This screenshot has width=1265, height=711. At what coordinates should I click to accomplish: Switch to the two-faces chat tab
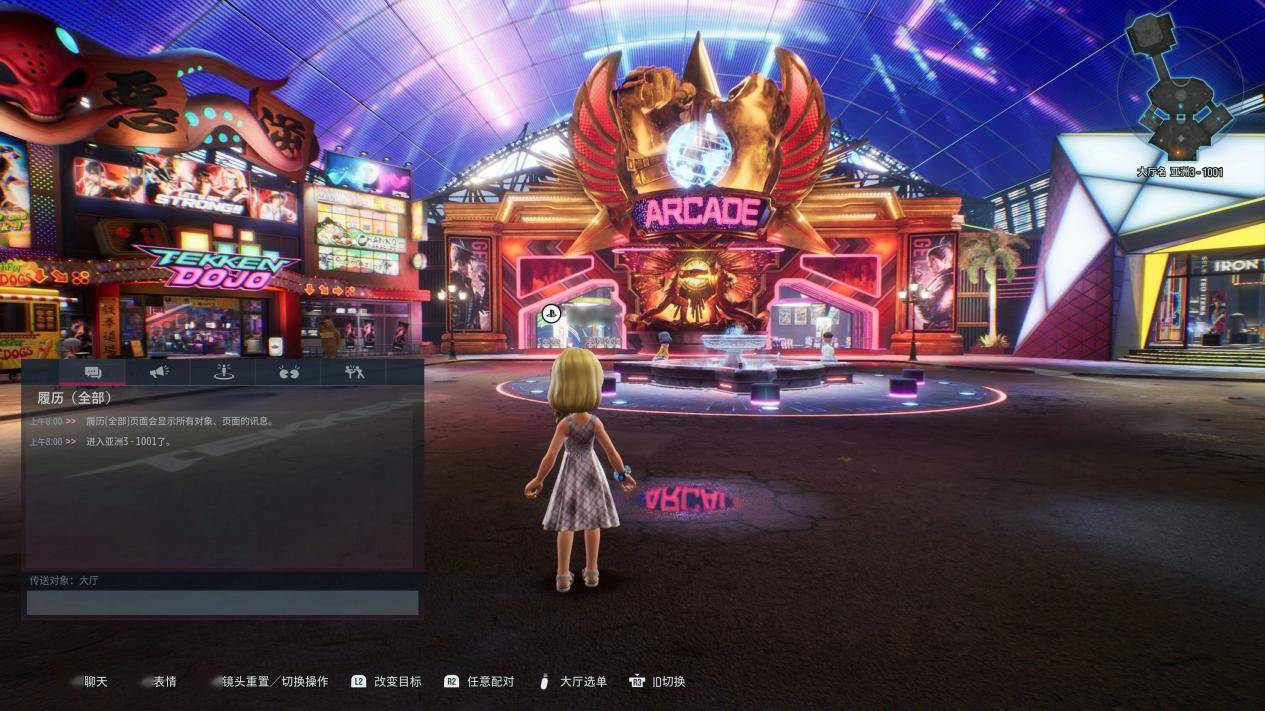point(289,372)
